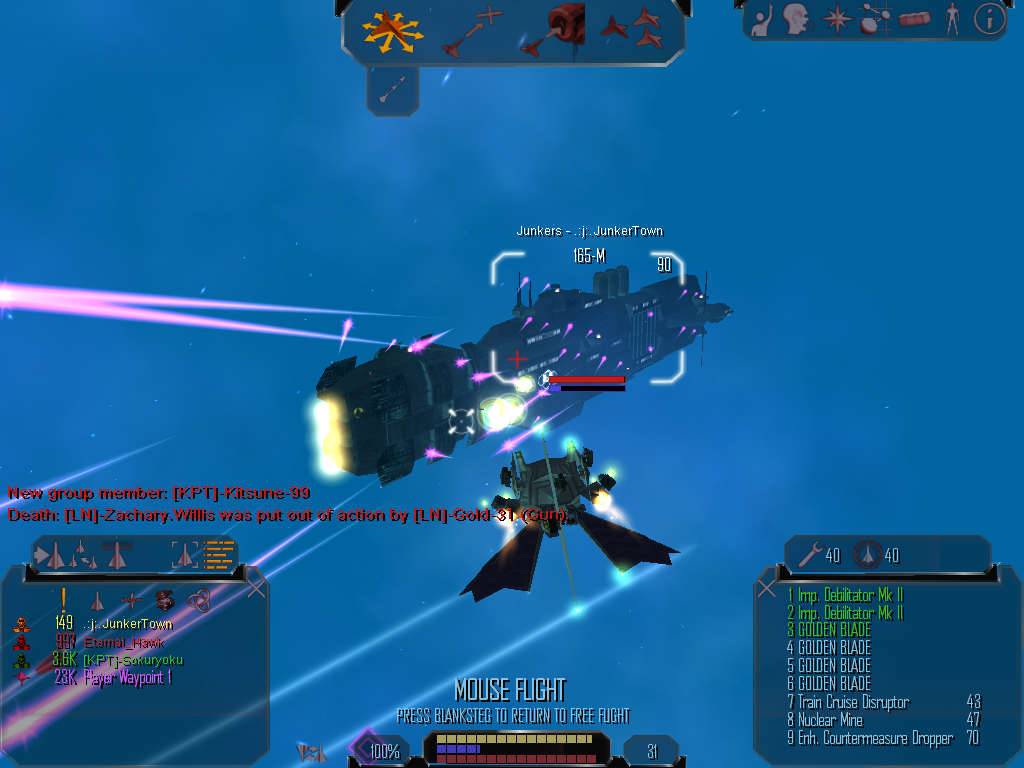The height and width of the screenshot is (768, 1024).
Task: Open the Nav Map compass star icon
Action: pos(835,18)
